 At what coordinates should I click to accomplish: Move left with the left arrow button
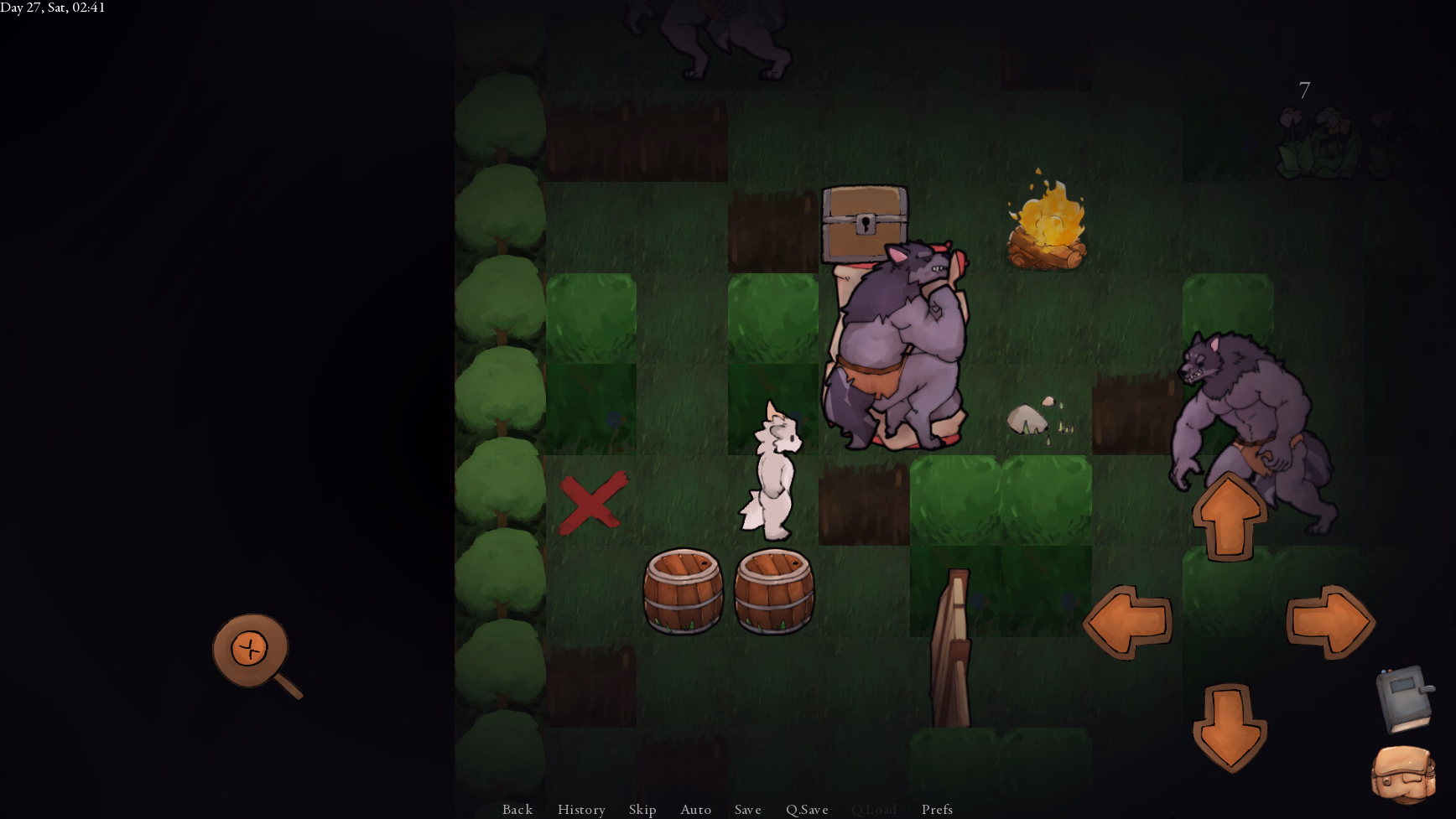click(x=1127, y=622)
